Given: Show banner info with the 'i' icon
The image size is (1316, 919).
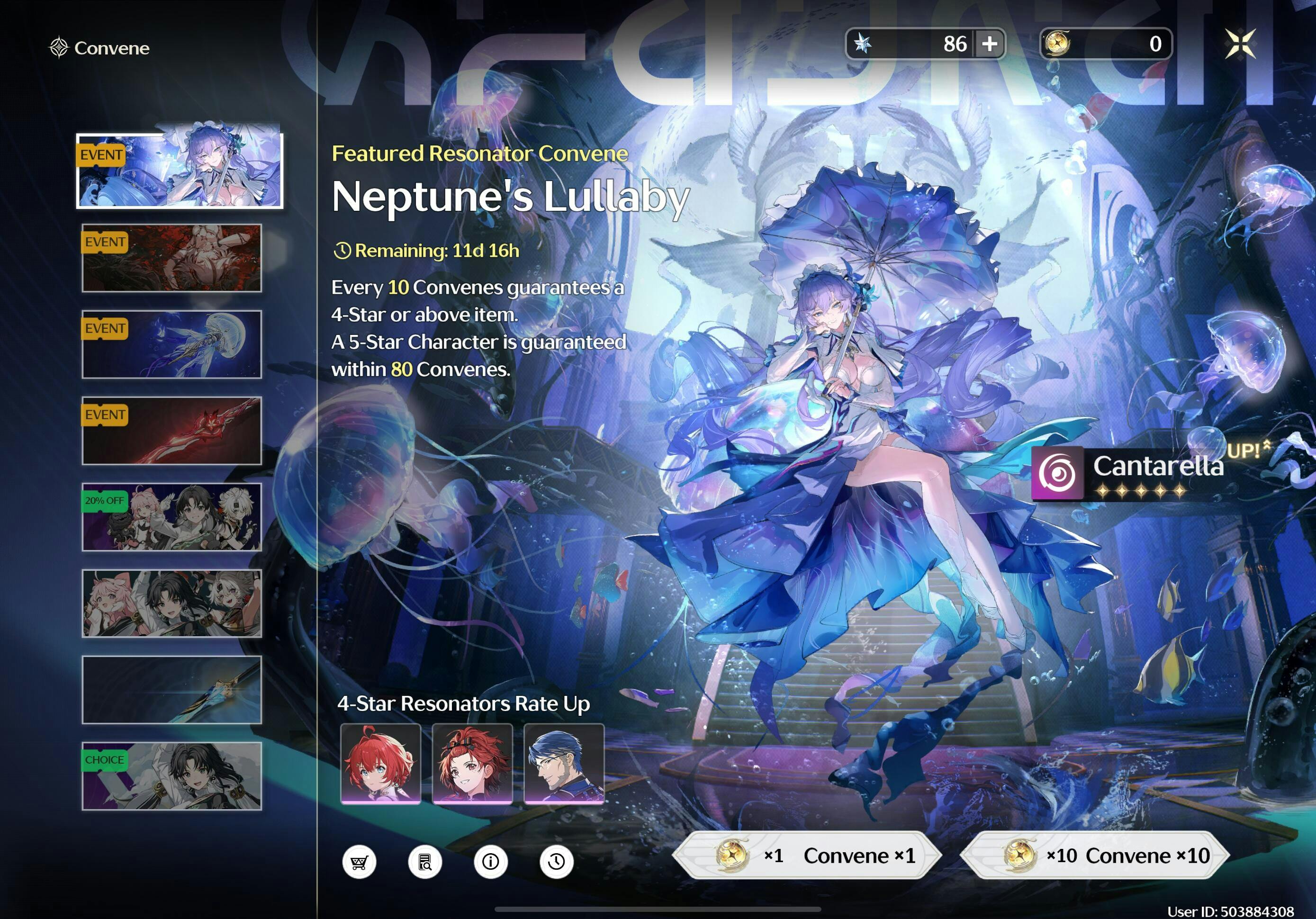Looking at the screenshot, I should click(x=491, y=861).
